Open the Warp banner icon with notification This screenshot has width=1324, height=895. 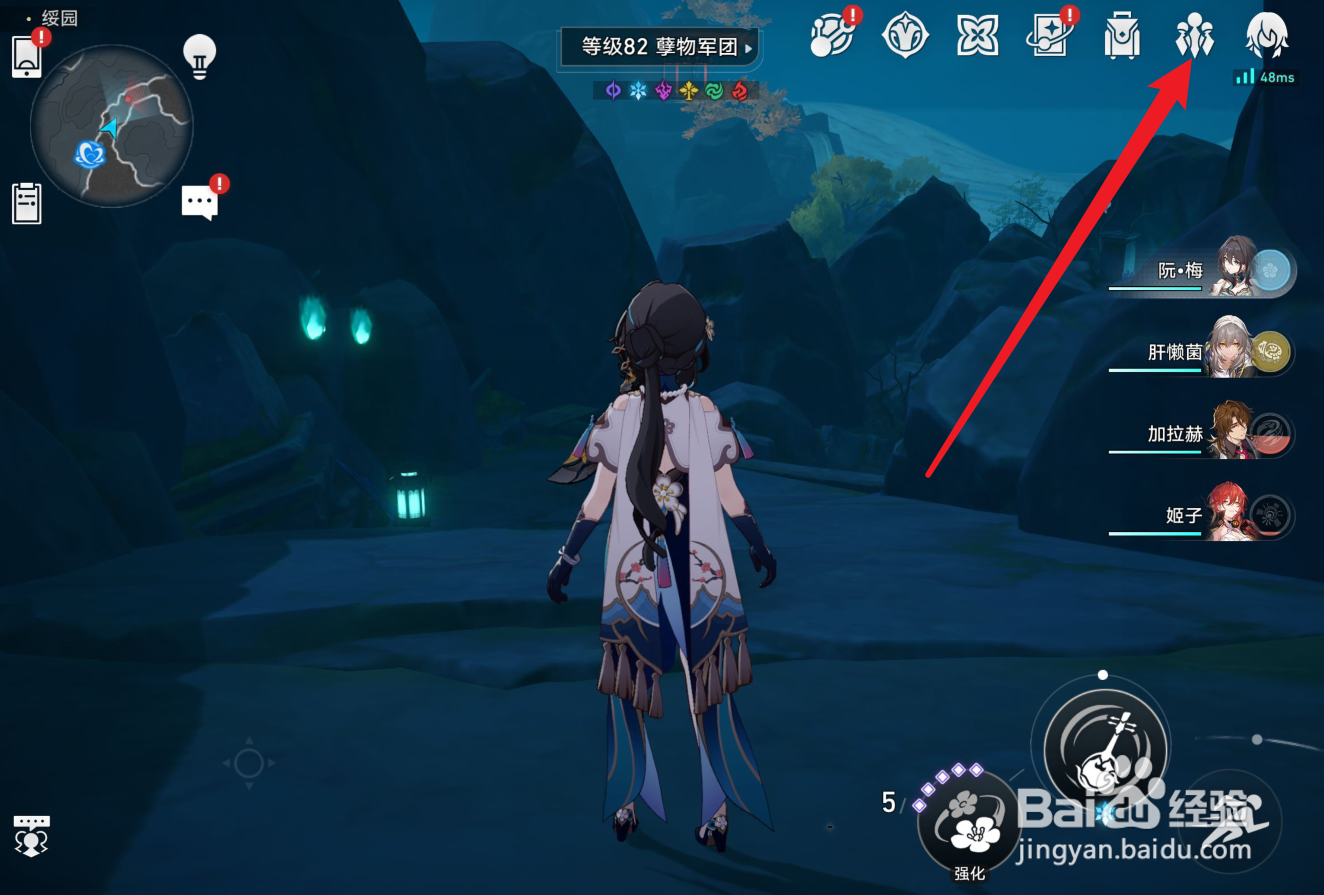(x=1050, y=36)
